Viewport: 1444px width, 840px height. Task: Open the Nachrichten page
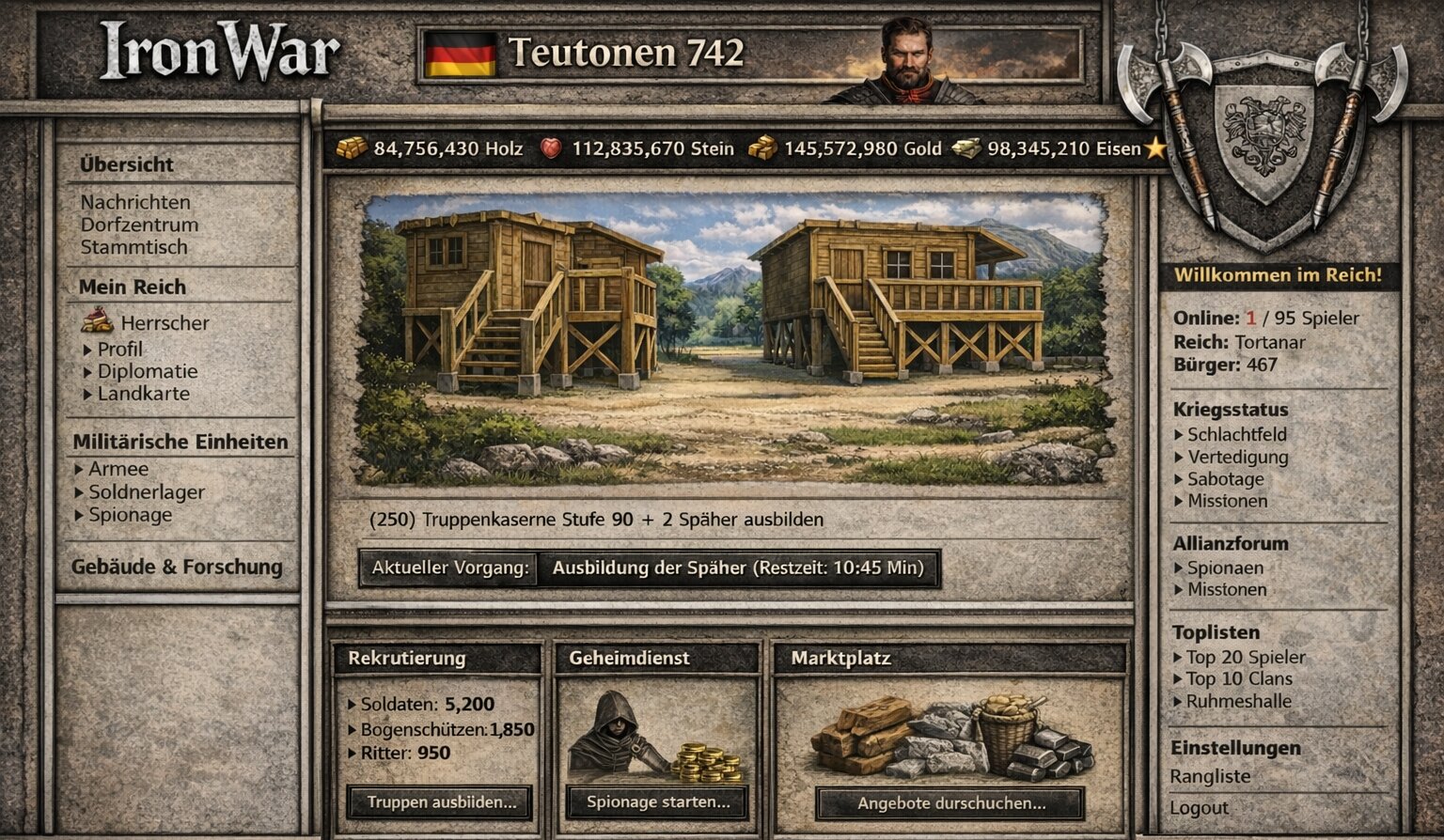(135, 202)
